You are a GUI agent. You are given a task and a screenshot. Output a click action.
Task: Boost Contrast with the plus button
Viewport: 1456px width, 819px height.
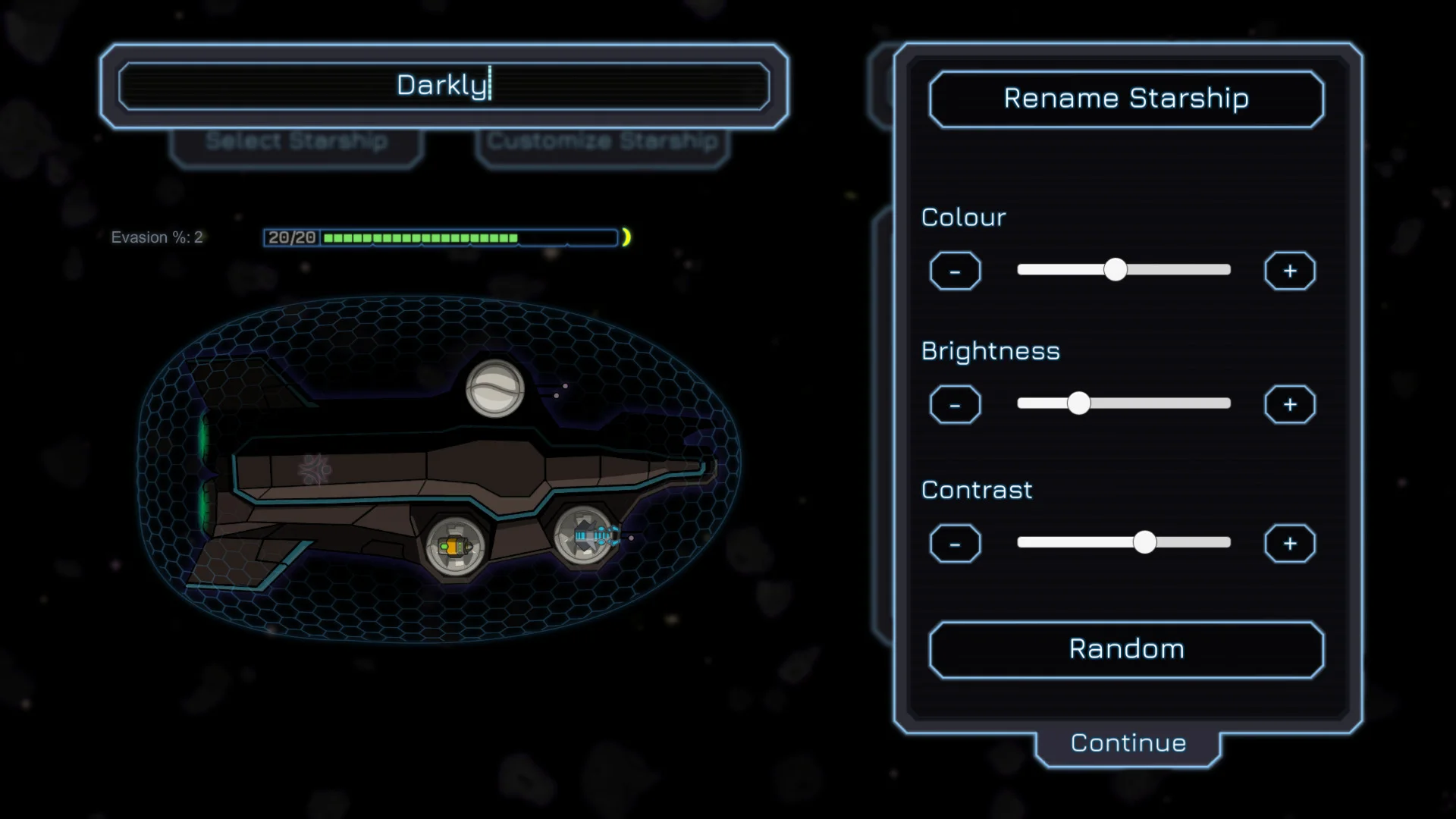pos(1289,544)
